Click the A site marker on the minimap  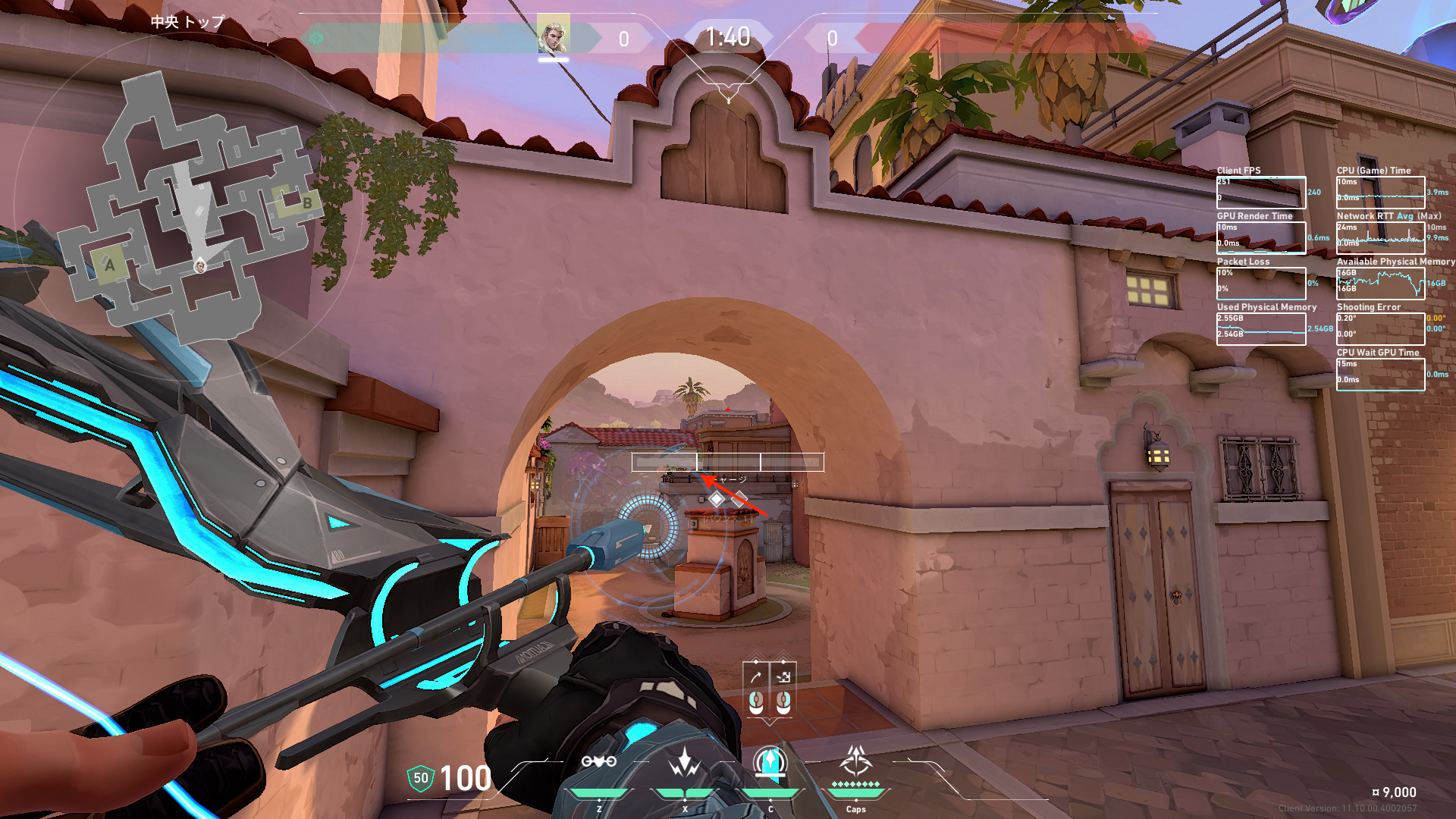point(110,265)
